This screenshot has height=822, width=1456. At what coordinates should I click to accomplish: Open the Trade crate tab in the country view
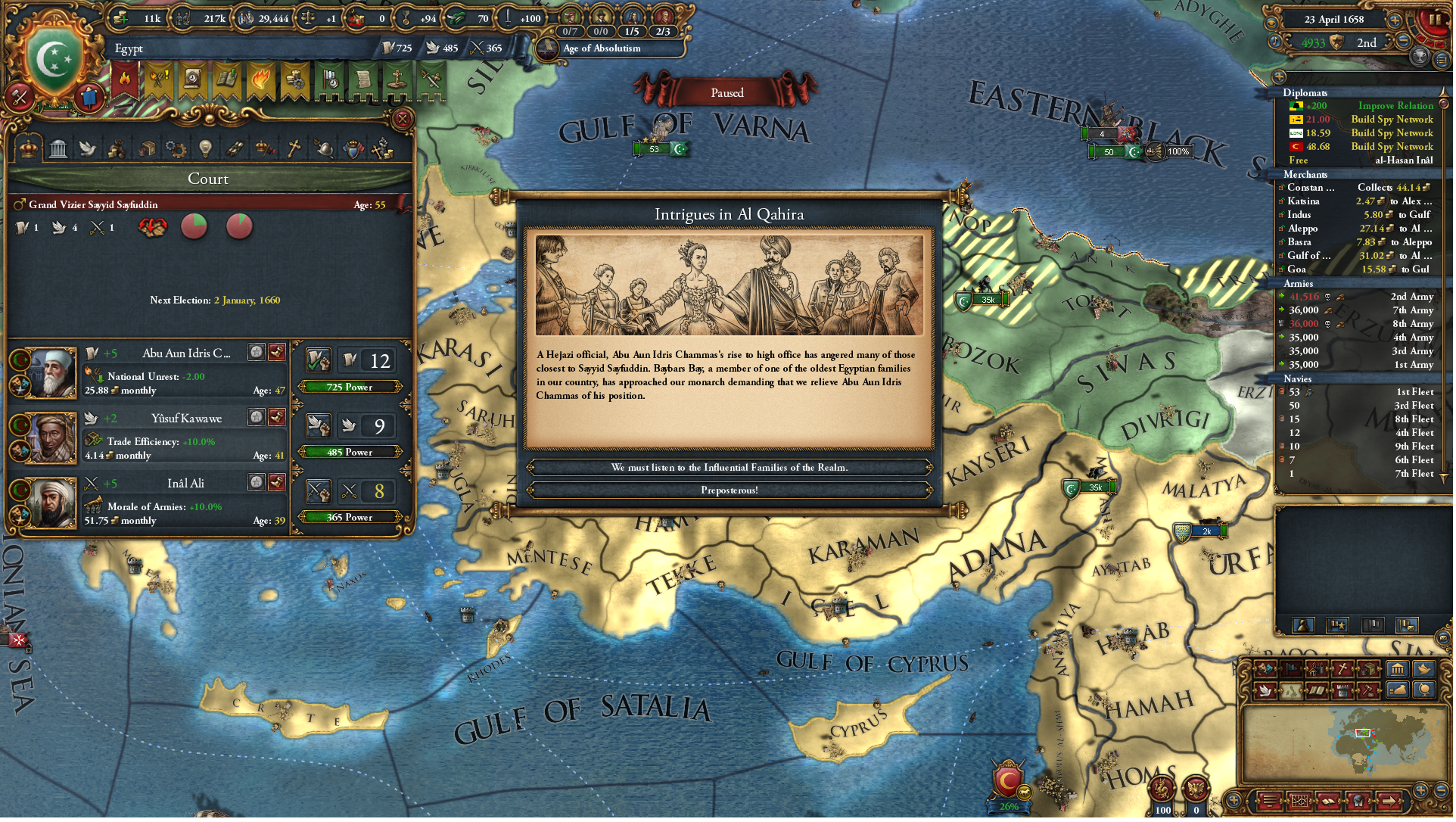[x=149, y=148]
